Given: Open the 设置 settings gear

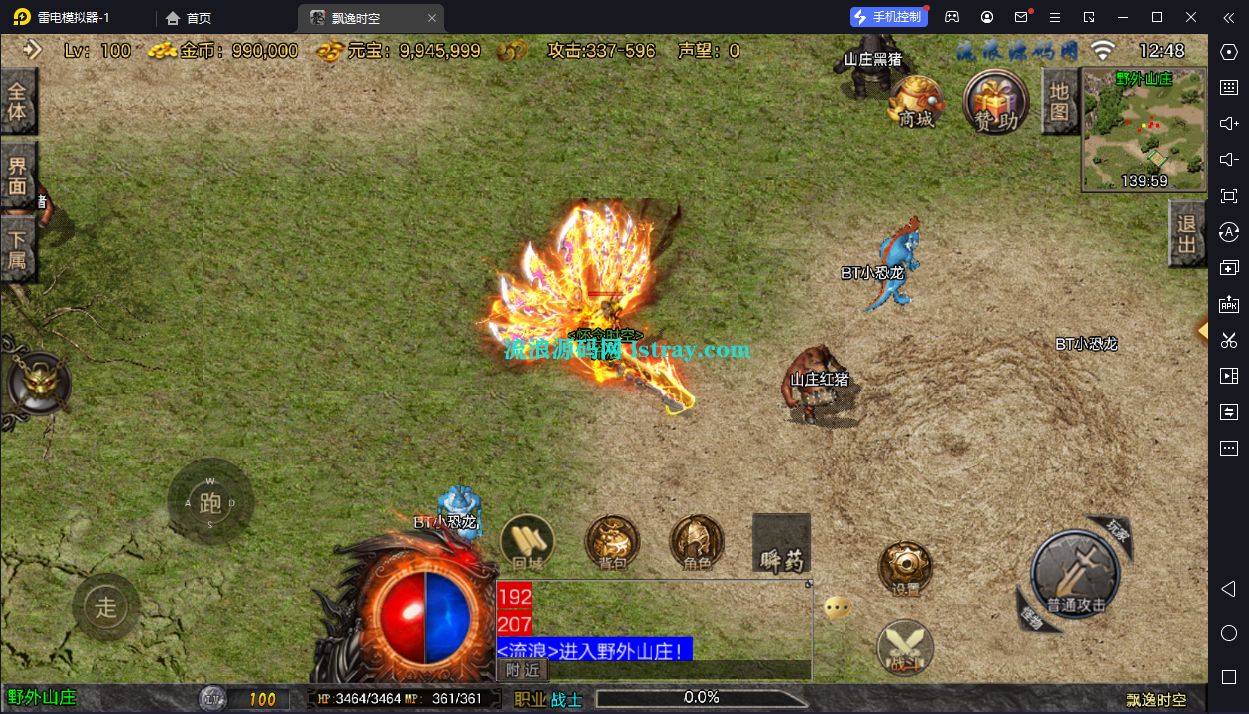Looking at the screenshot, I should 905,570.
